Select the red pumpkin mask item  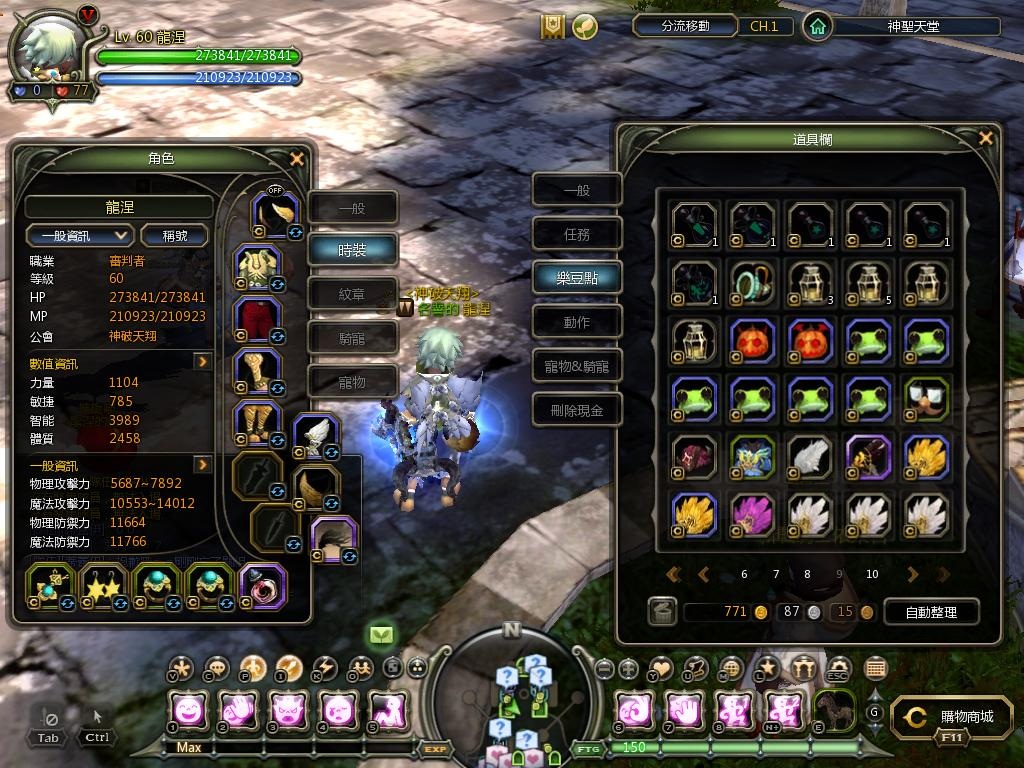pyautogui.click(x=753, y=341)
